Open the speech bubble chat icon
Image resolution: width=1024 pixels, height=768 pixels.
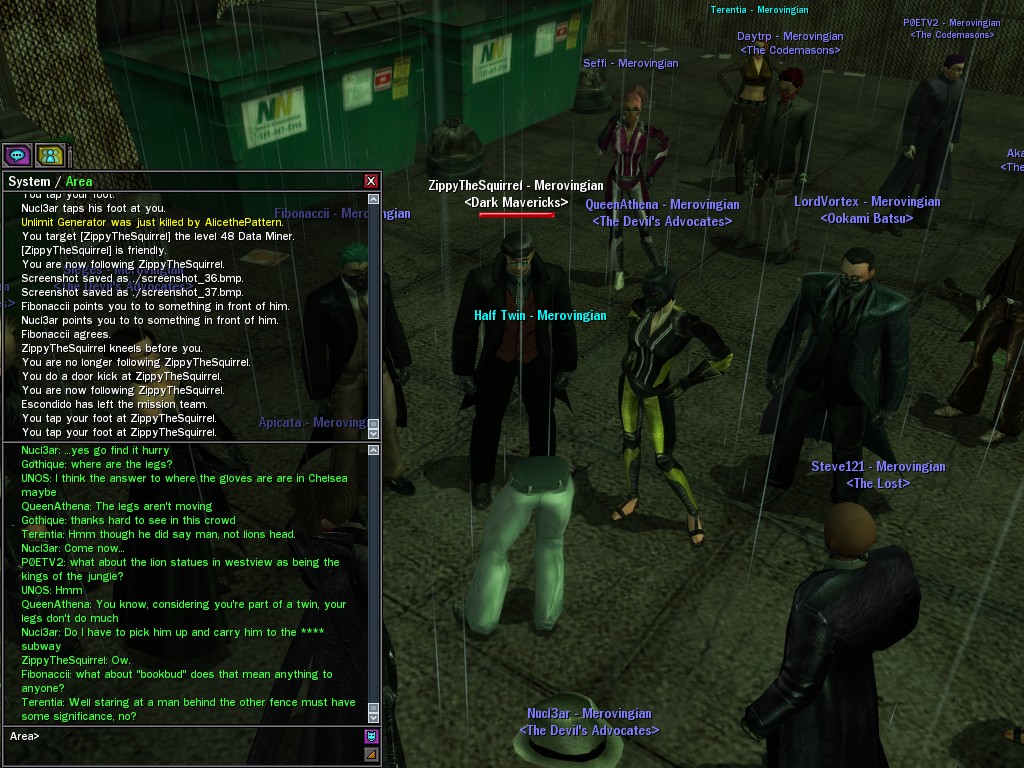[17, 155]
